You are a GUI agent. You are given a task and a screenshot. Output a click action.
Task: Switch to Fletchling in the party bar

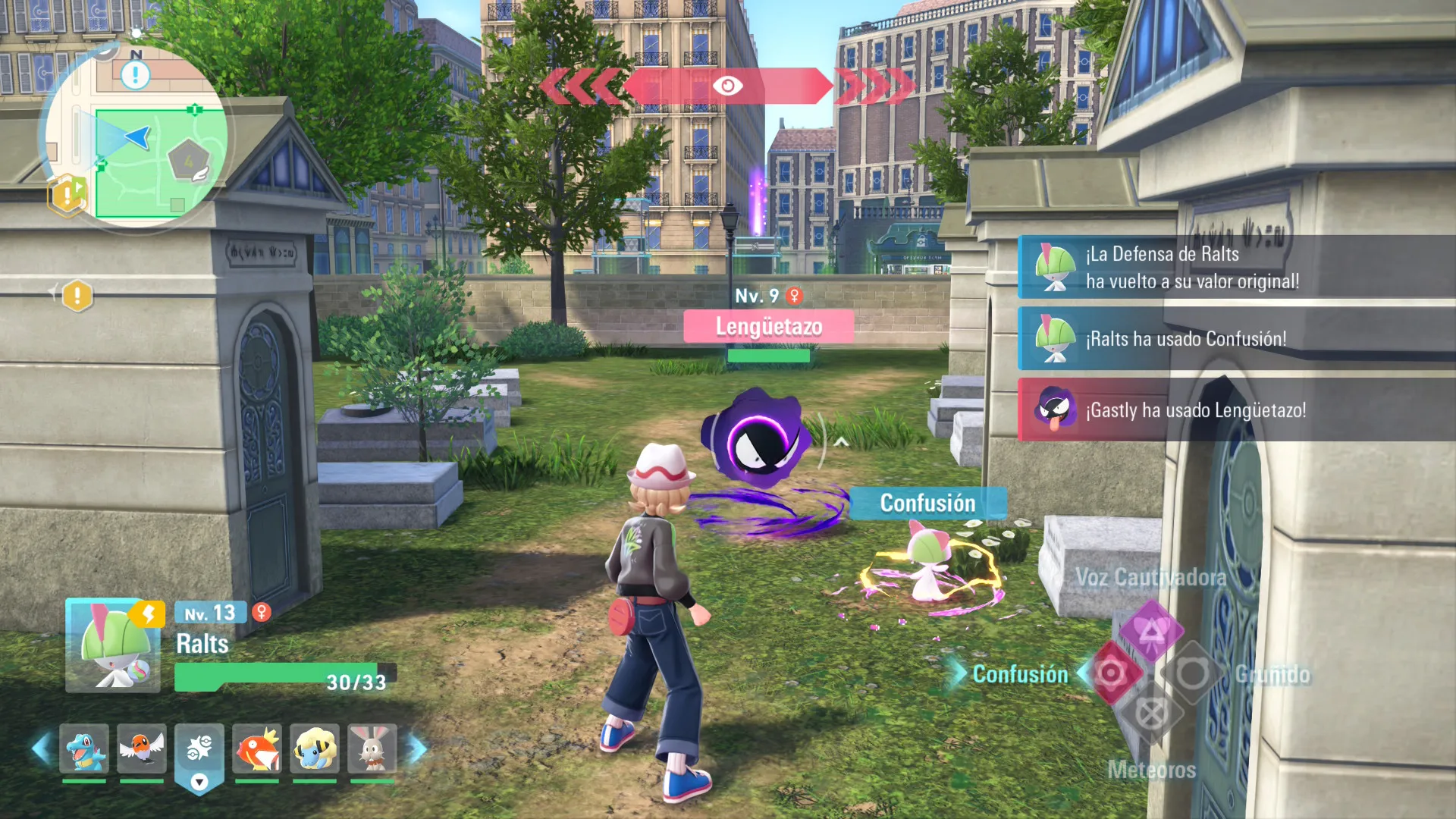pos(142,748)
